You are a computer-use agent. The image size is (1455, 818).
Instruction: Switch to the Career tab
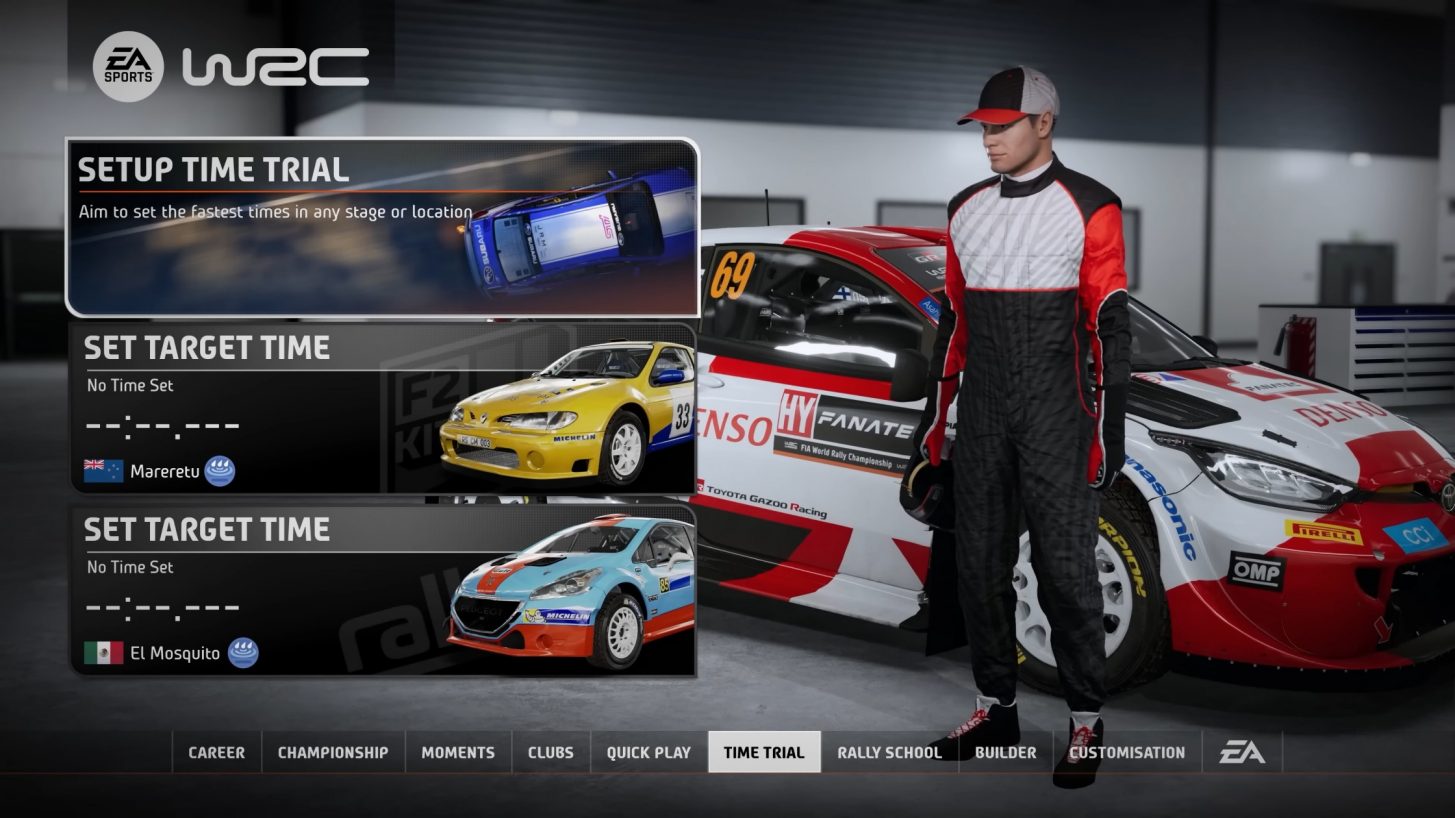[216, 751]
